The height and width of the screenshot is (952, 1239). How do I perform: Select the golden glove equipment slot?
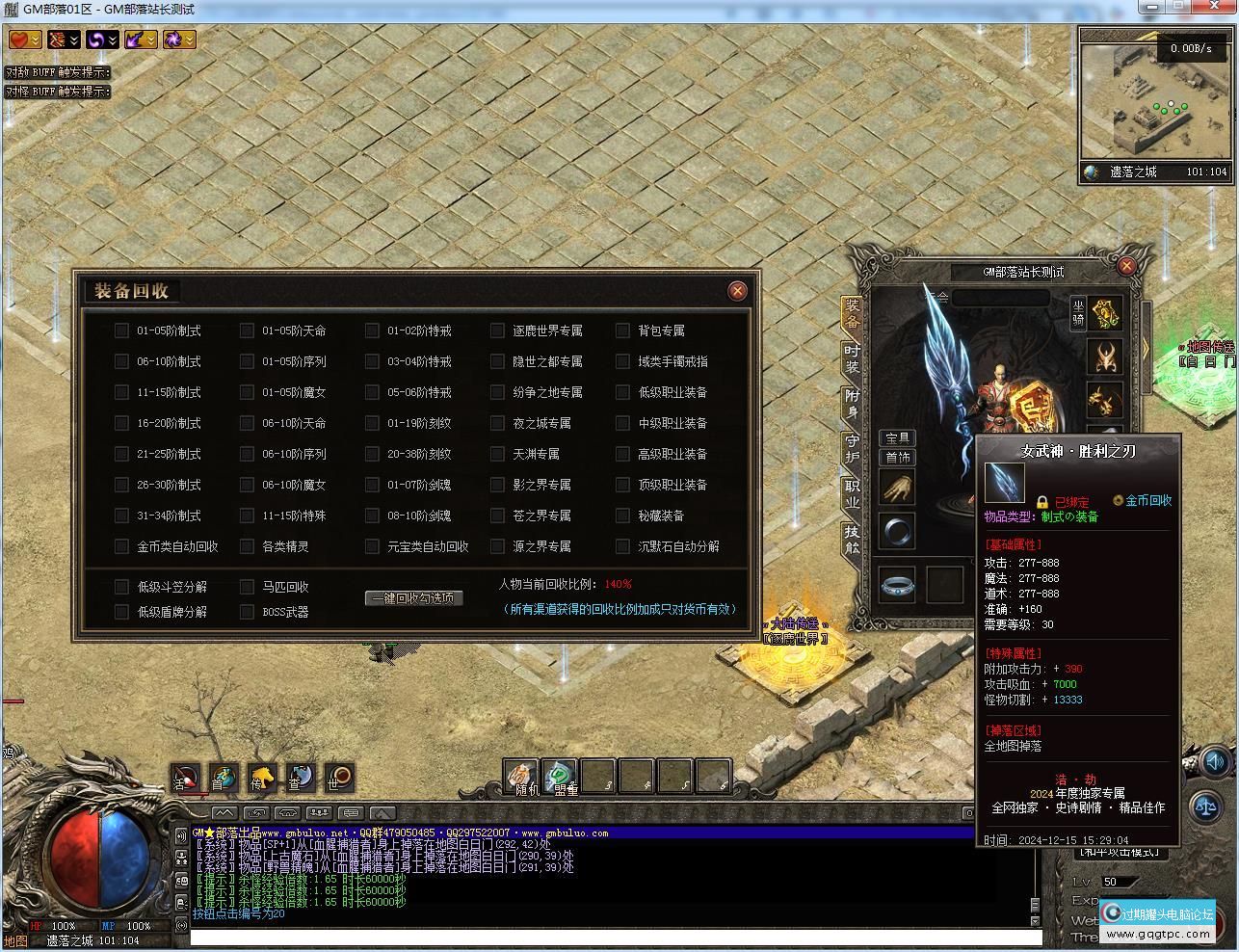pos(898,489)
